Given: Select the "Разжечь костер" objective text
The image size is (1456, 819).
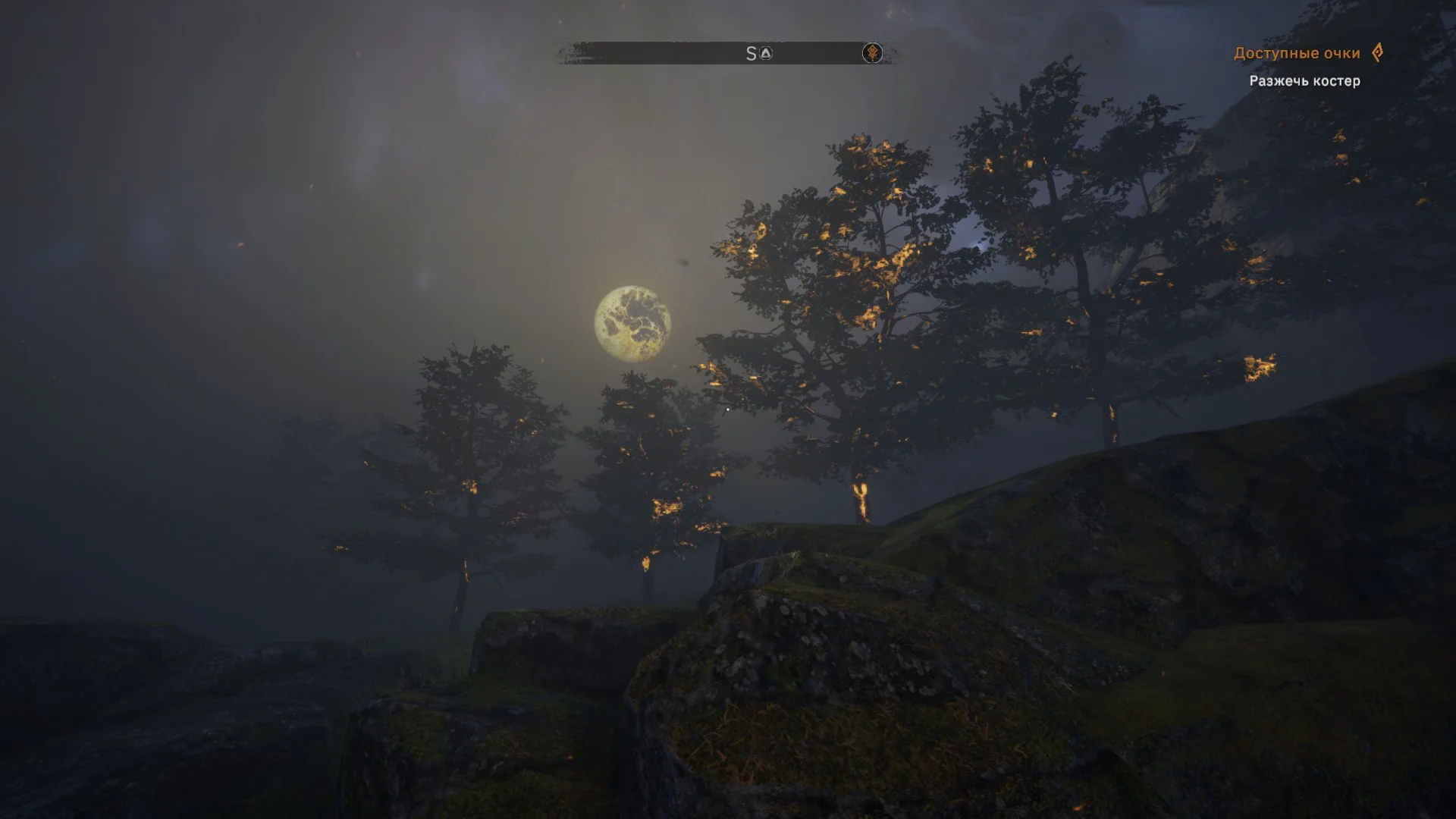Looking at the screenshot, I should (1304, 81).
